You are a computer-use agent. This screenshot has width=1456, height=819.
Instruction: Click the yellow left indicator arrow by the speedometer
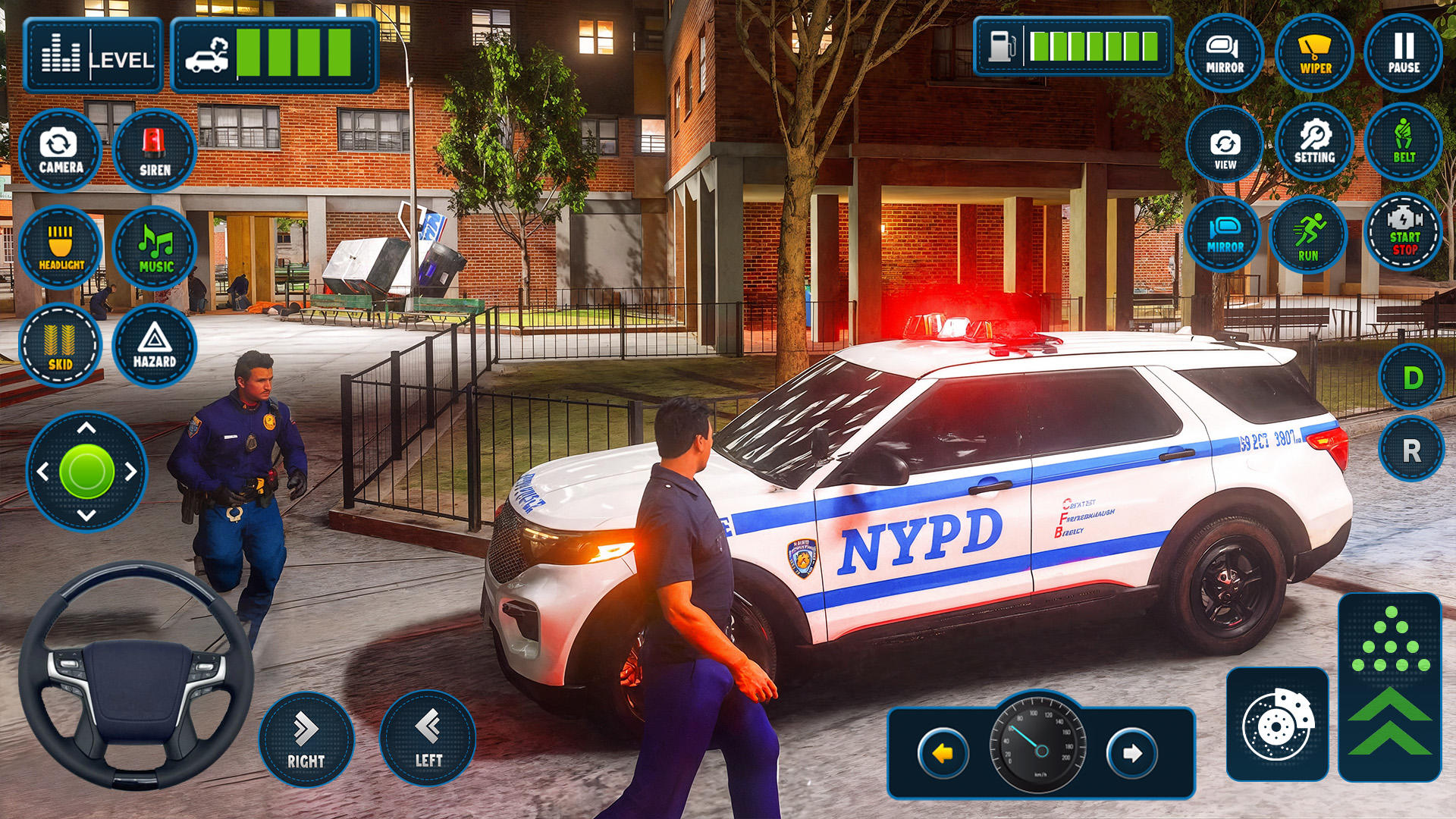click(943, 753)
